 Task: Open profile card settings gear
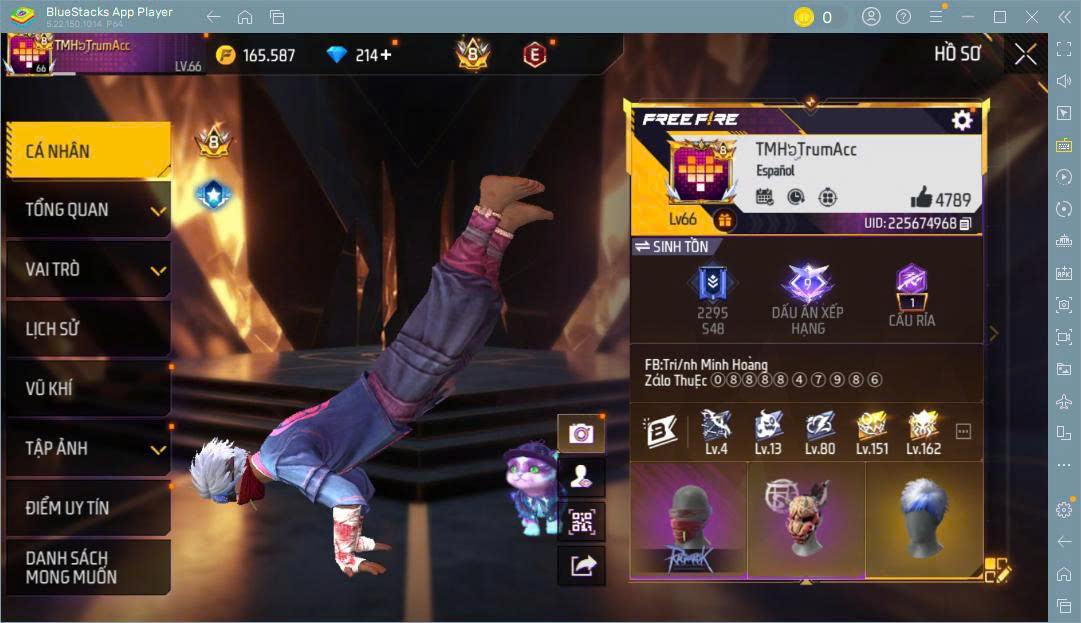(x=962, y=121)
